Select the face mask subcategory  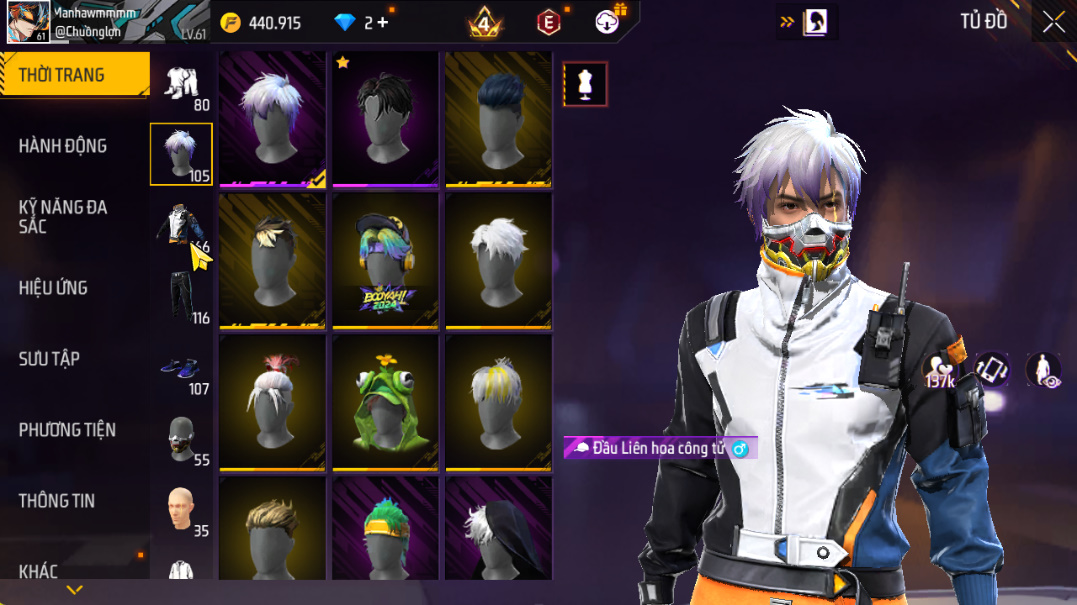[x=181, y=439]
